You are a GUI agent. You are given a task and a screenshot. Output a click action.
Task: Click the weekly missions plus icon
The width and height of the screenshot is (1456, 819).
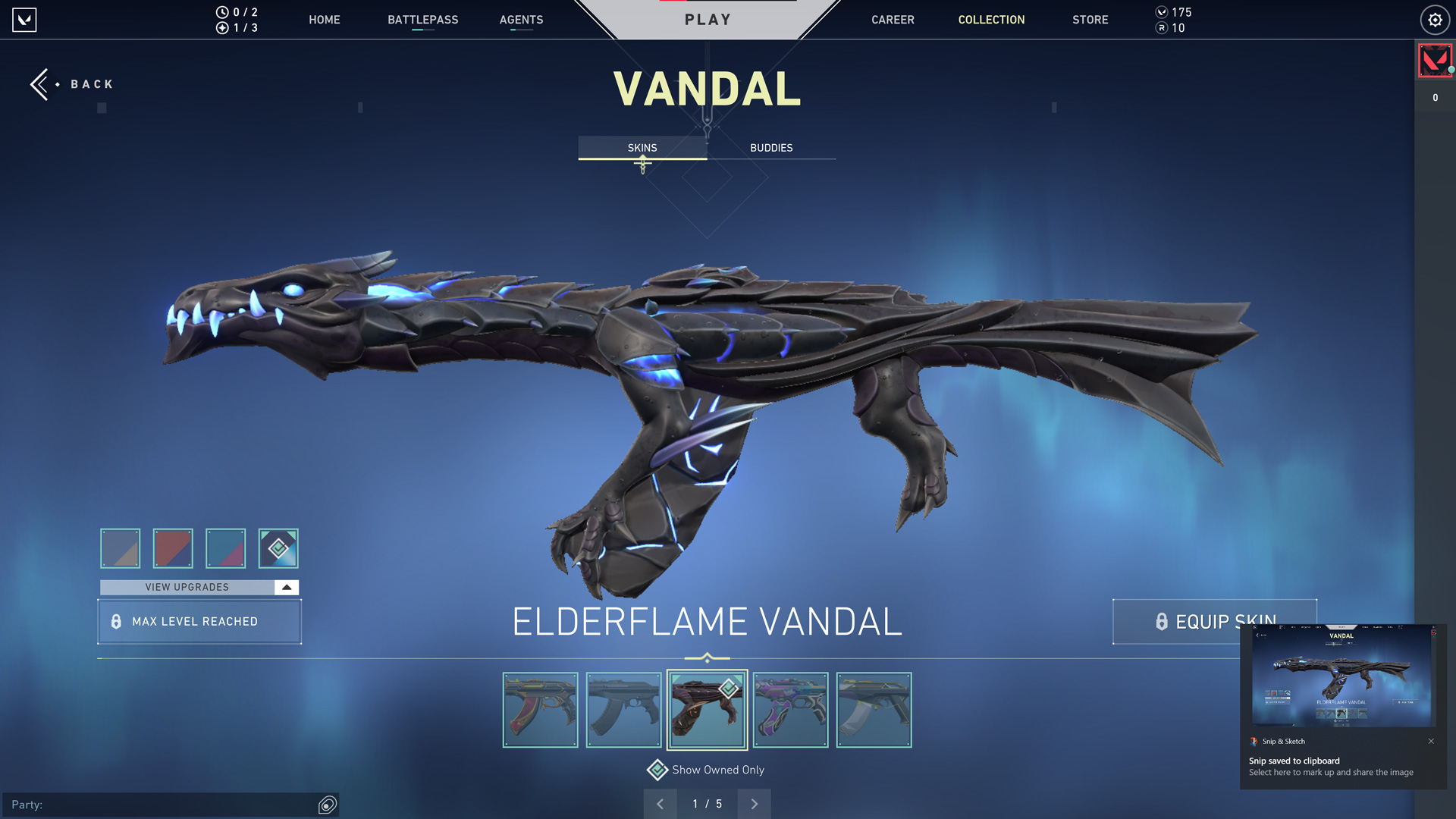coord(221,29)
